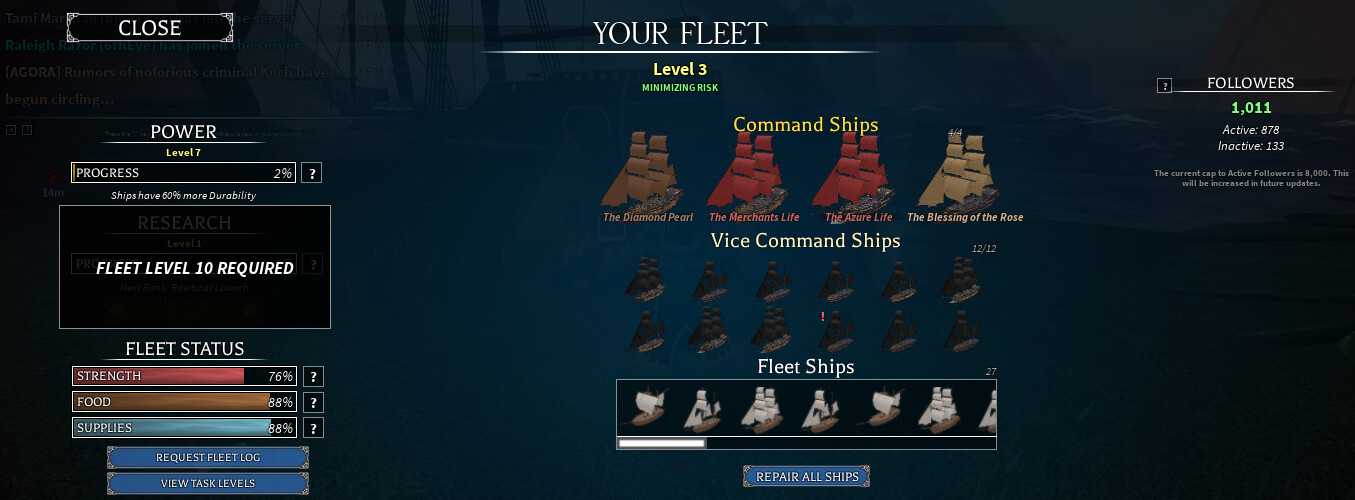Show help for Food status
1355x500 pixels.
(314, 403)
